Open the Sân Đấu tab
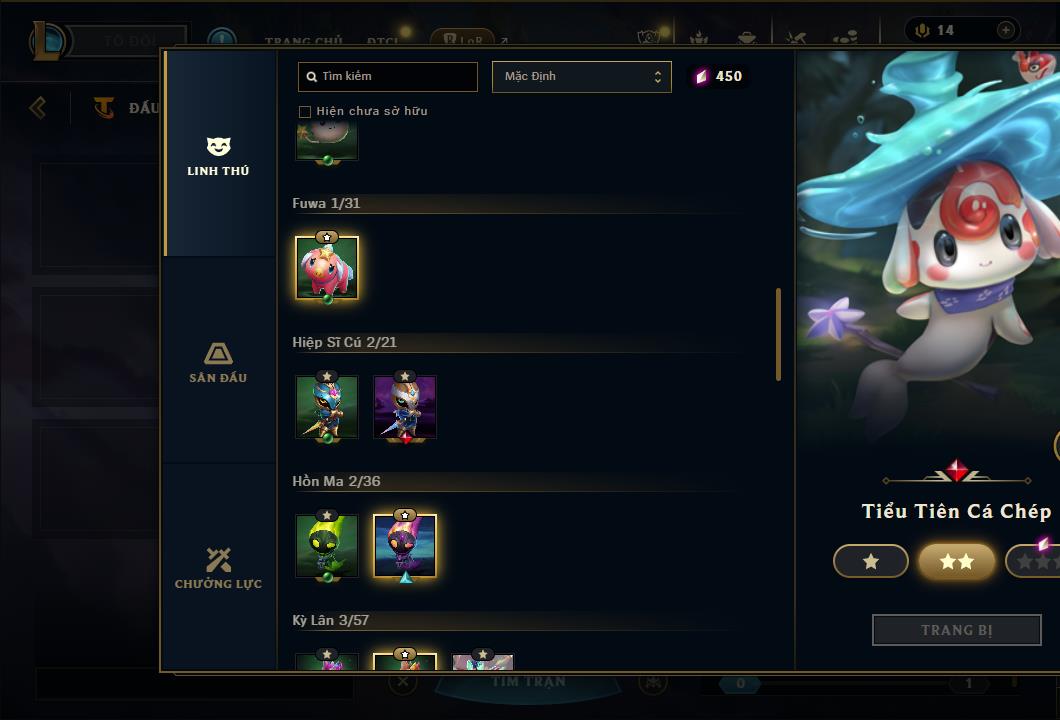 [x=218, y=362]
